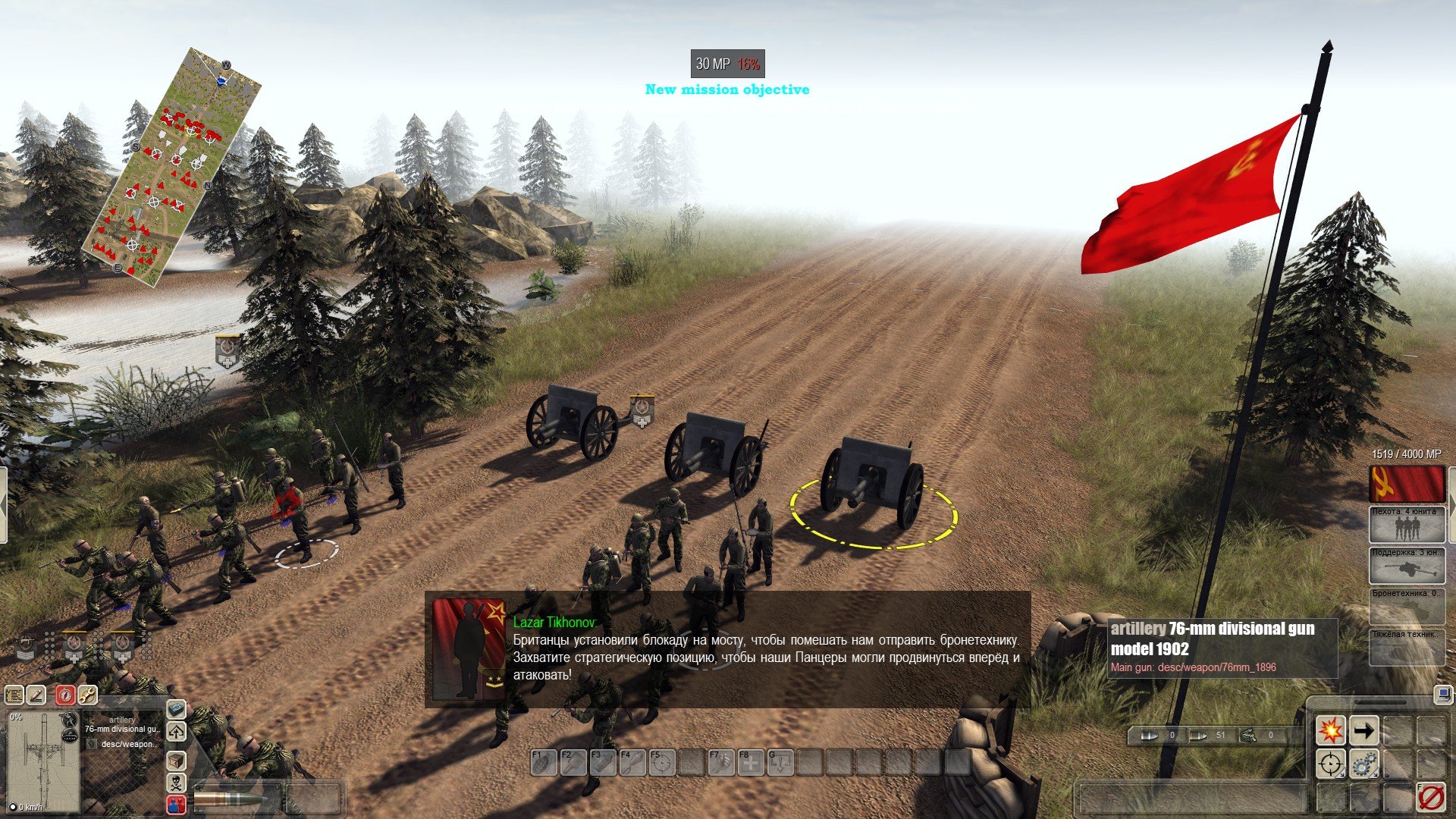This screenshot has width=1456, height=819.
Task: Open the Поддержка reinforcement category
Action: [x=1407, y=566]
